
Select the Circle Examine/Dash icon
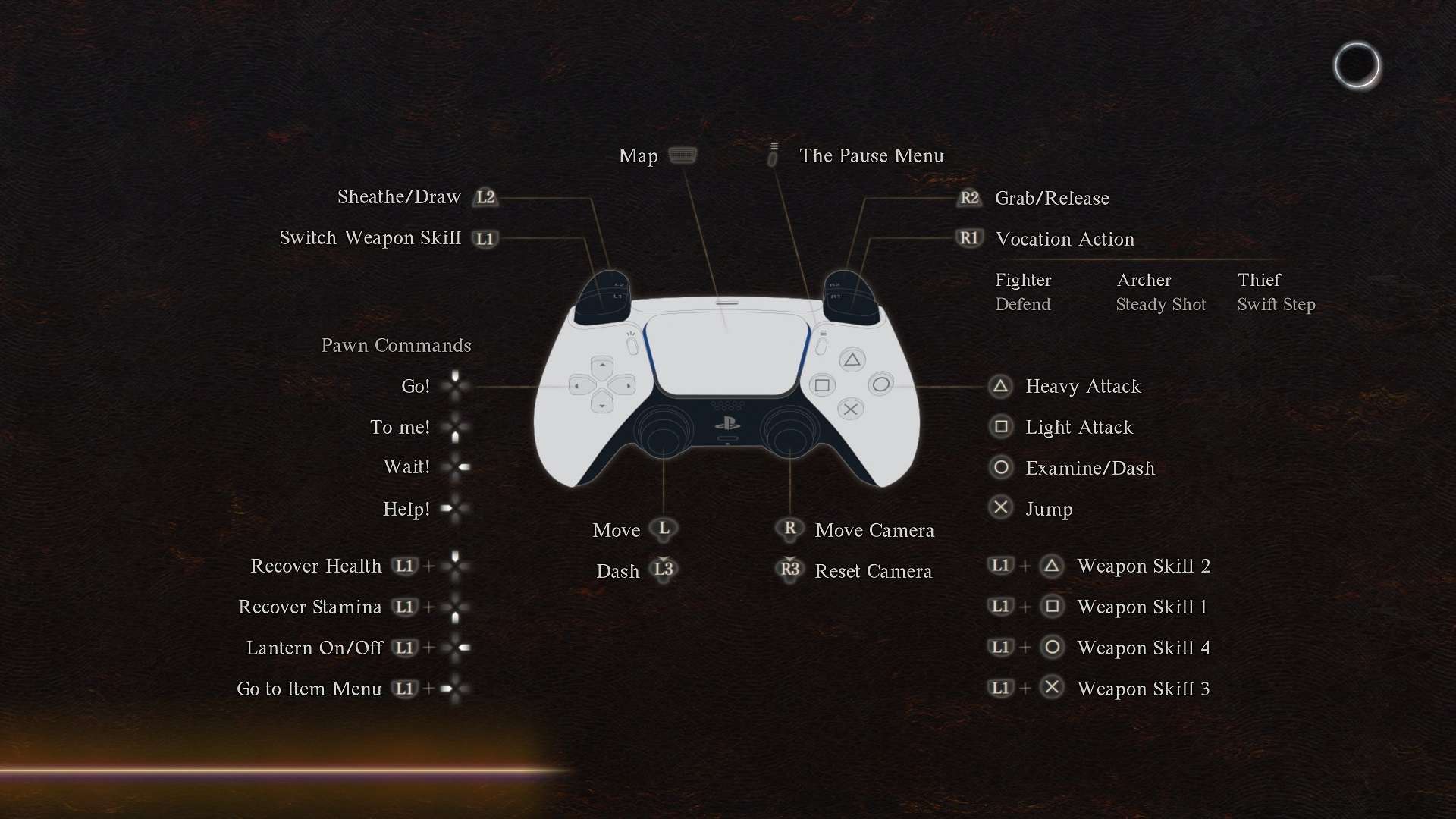pyautogui.click(x=1000, y=468)
